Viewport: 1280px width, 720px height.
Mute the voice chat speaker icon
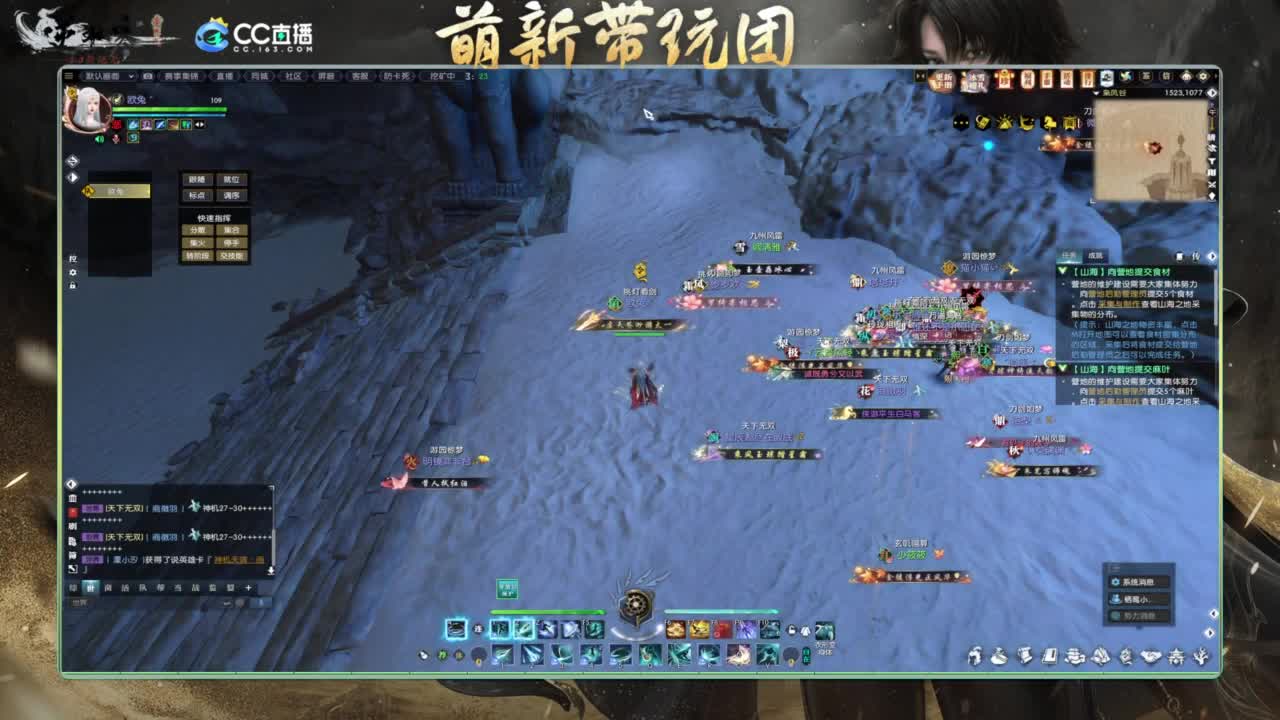(x=99, y=139)
